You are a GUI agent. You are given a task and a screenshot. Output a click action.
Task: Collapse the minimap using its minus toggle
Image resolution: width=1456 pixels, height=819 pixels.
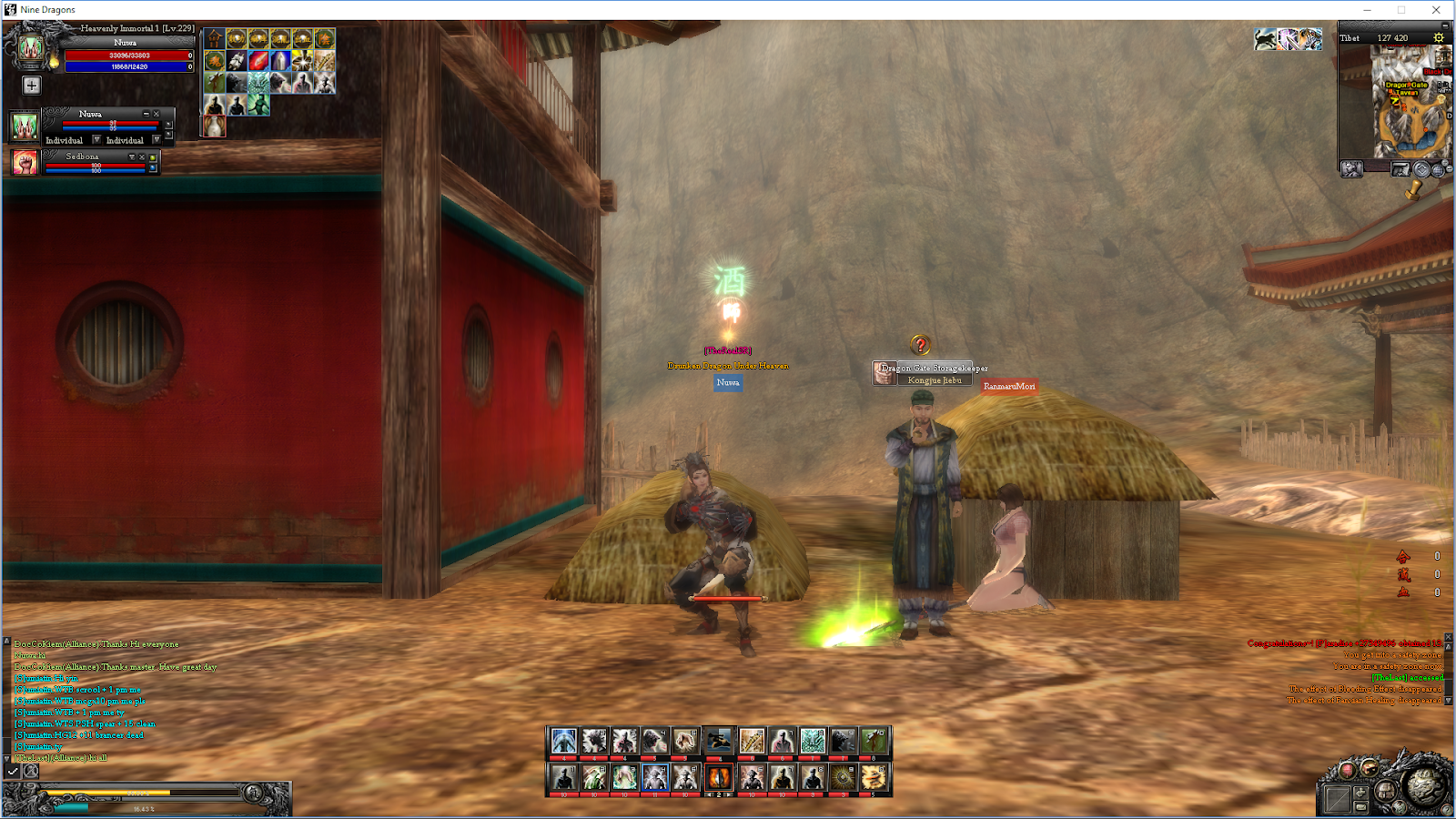pyautogui.click(x=1444, y=26)
